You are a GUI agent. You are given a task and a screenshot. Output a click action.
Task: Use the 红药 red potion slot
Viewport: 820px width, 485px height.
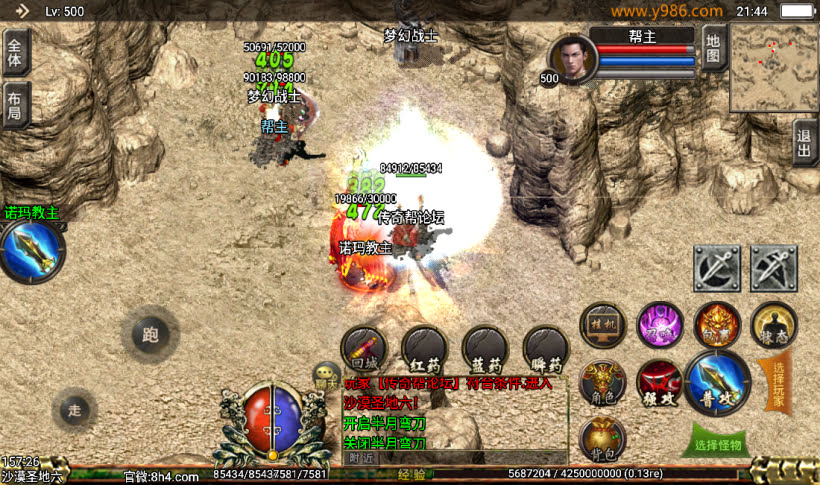pos(424,348)
